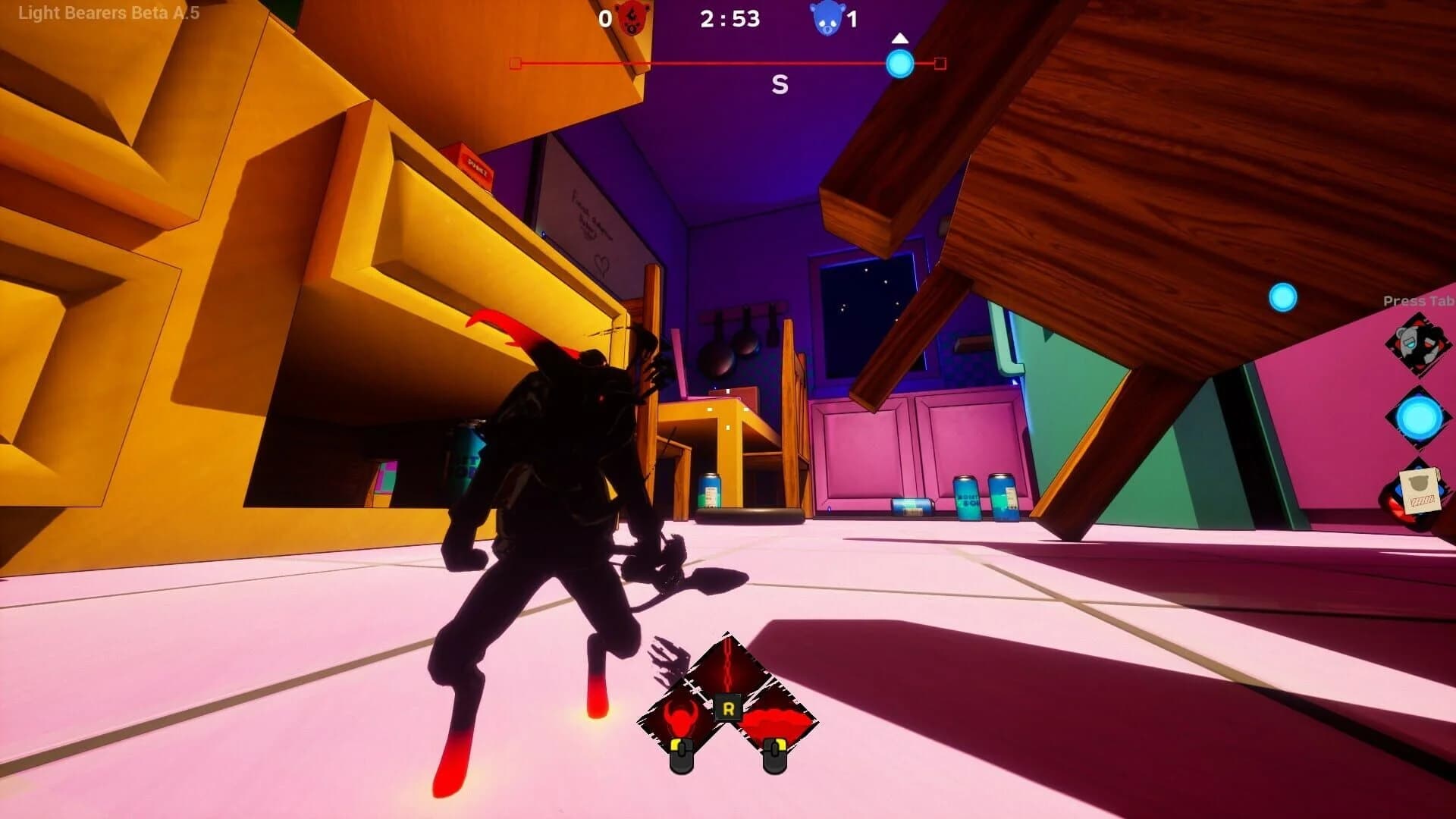
Task: Click the white triangle above the progress marker
Action: click(901, 36)
